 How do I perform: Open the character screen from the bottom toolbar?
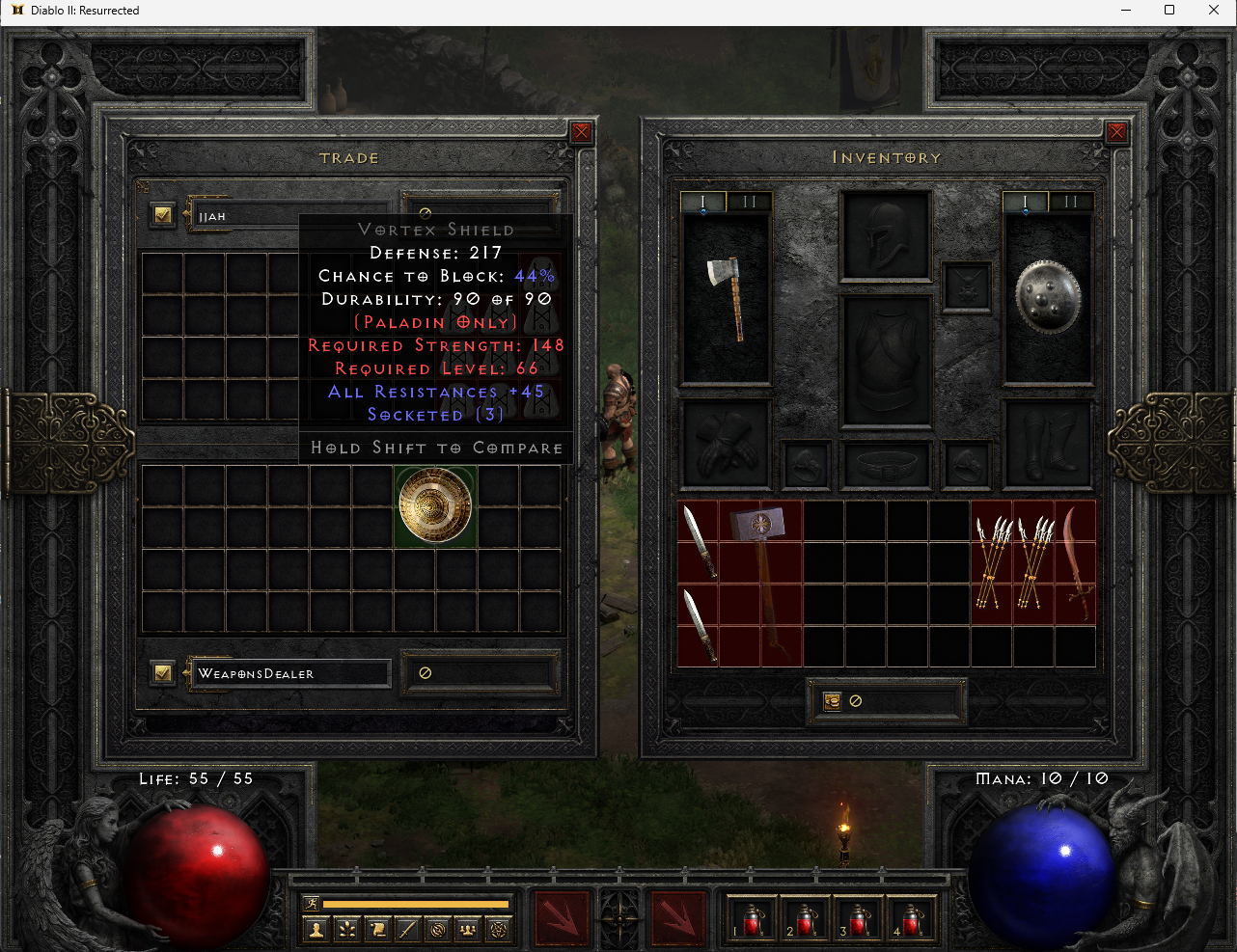coord(316,931)
